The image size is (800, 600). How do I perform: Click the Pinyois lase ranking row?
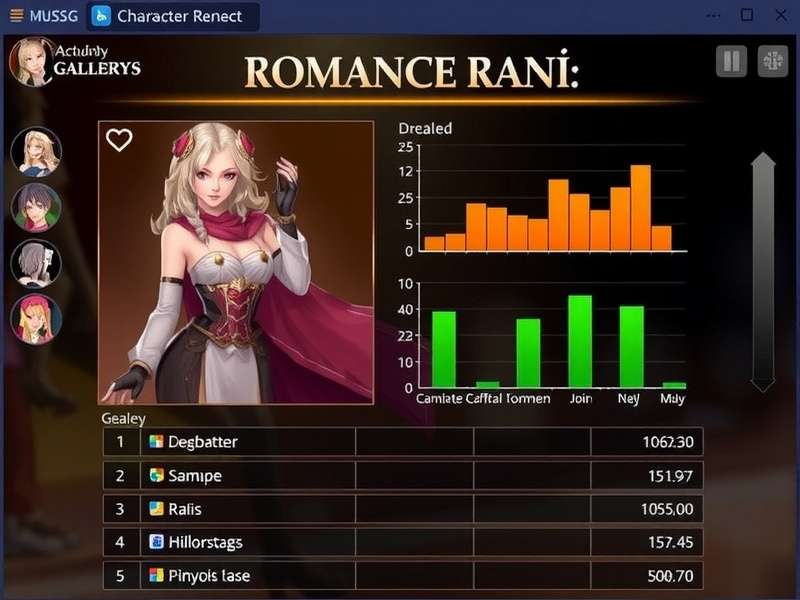click(402, 576)
